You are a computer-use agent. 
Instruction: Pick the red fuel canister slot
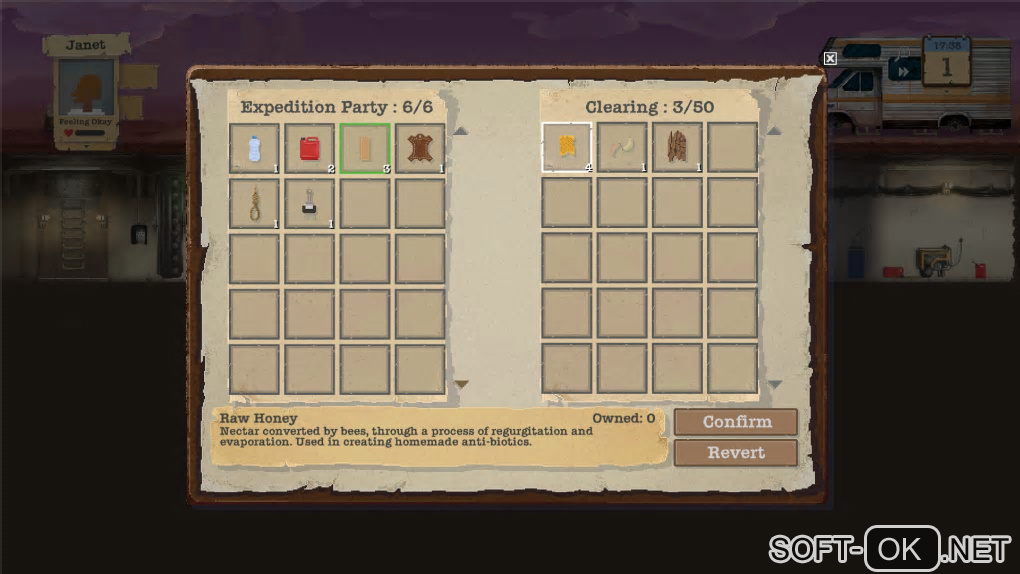(x=309, y=148)
